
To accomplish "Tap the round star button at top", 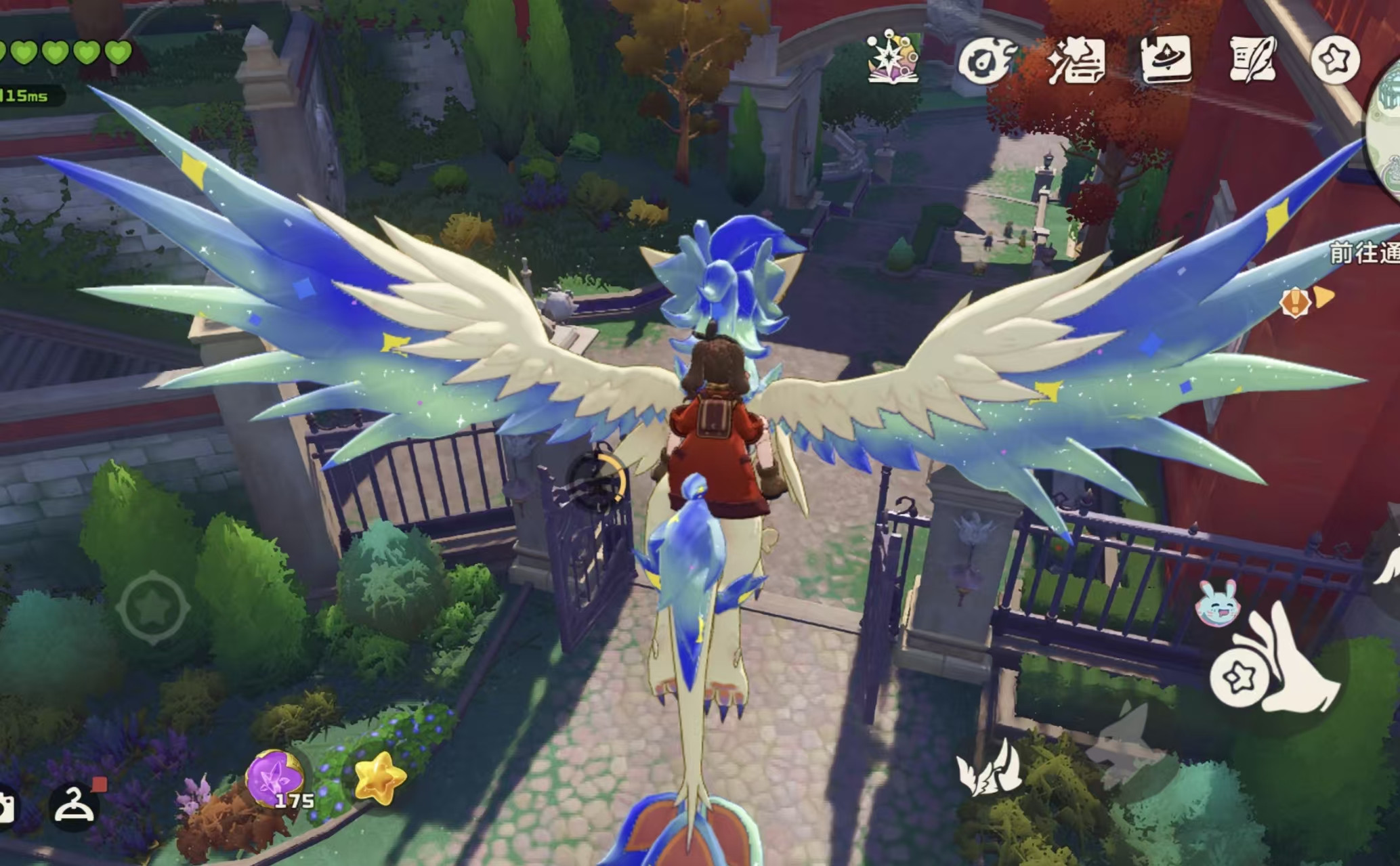I will click(1335, 60).
